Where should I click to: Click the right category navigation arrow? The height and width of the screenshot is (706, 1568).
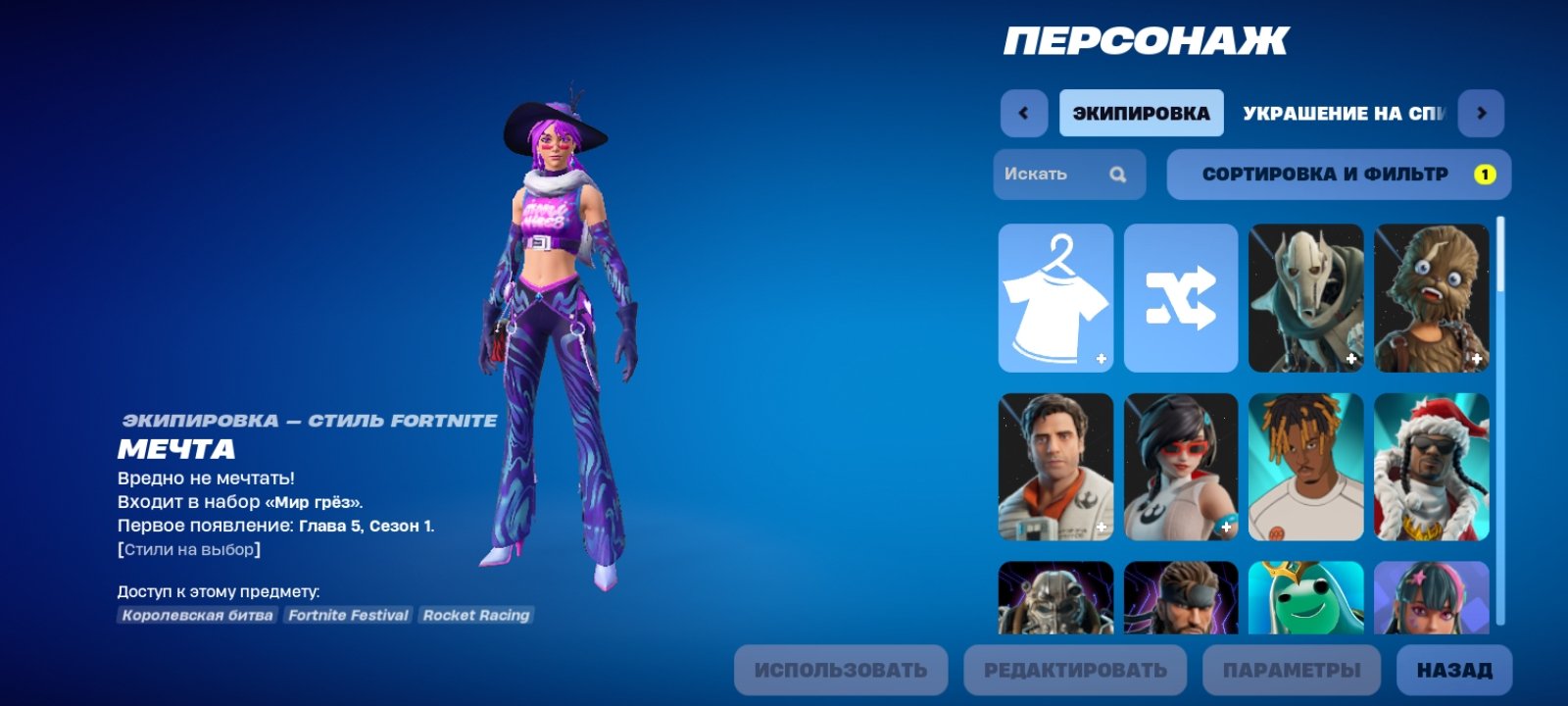pos(1481,113)
